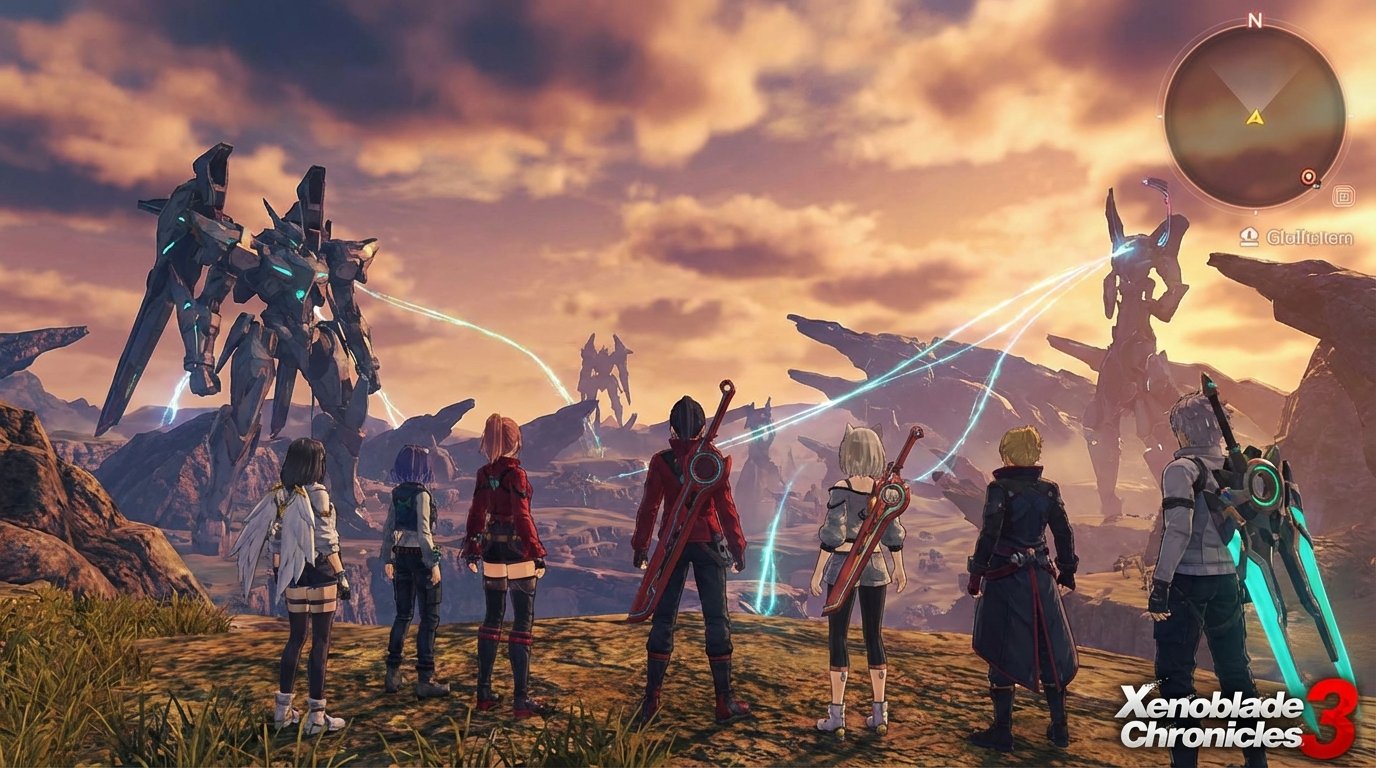1376x768 pixels.
Task: Click the Got Item pouch icon in the notification
Action: (1249, 235)
